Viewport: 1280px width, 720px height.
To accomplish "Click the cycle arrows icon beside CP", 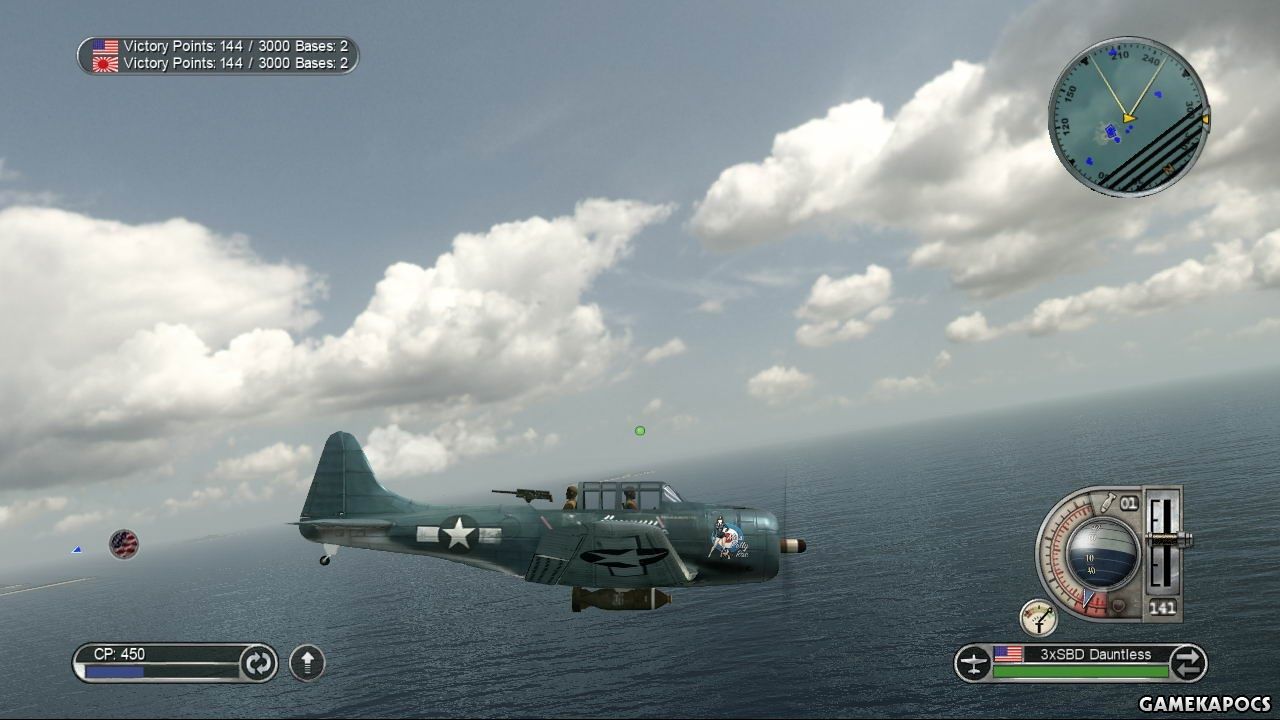I will click(x=258, y=663).
